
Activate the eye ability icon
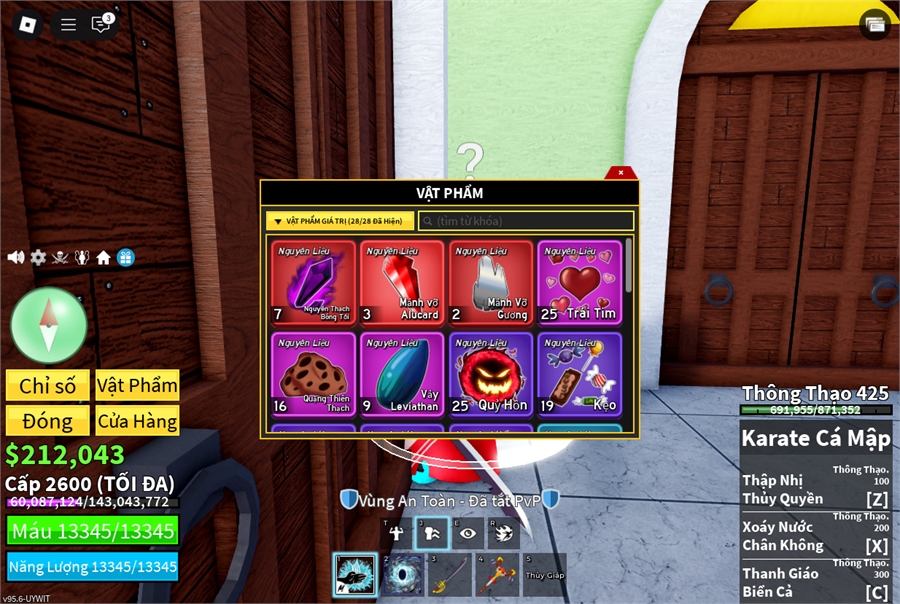point(467,533)
